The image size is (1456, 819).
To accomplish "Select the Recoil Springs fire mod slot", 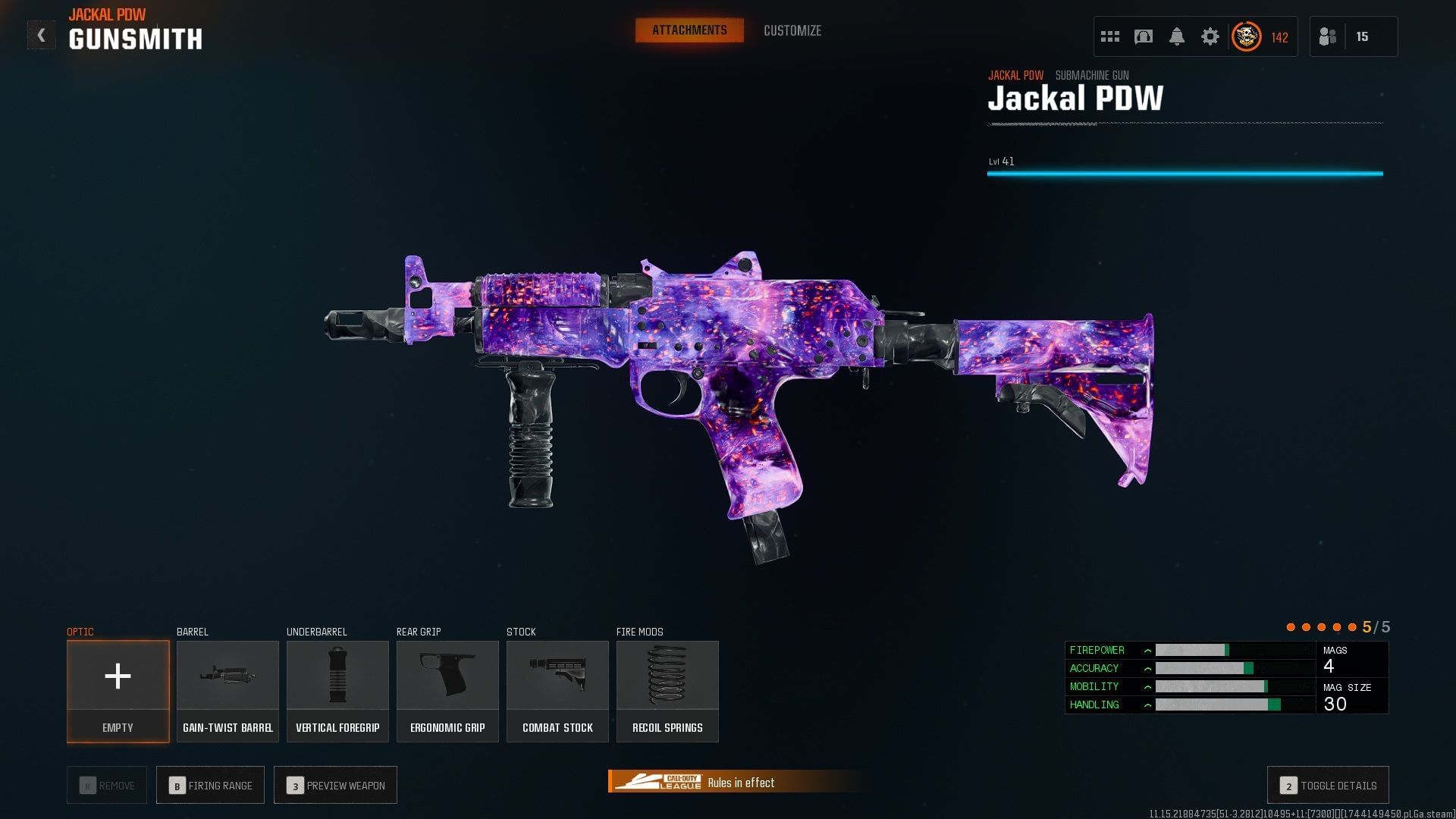I will (667, 691).
